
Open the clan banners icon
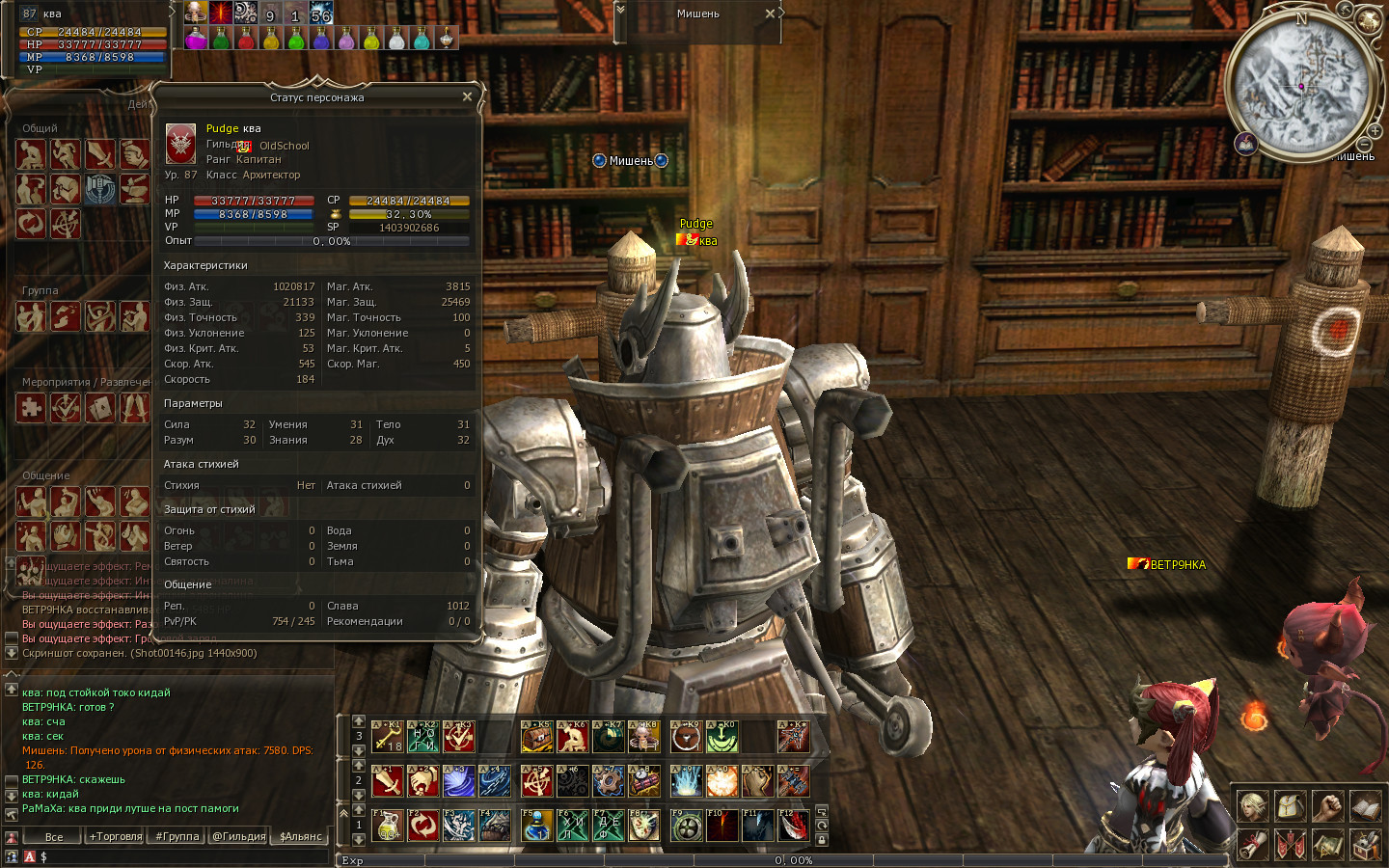click(1290, 845)
